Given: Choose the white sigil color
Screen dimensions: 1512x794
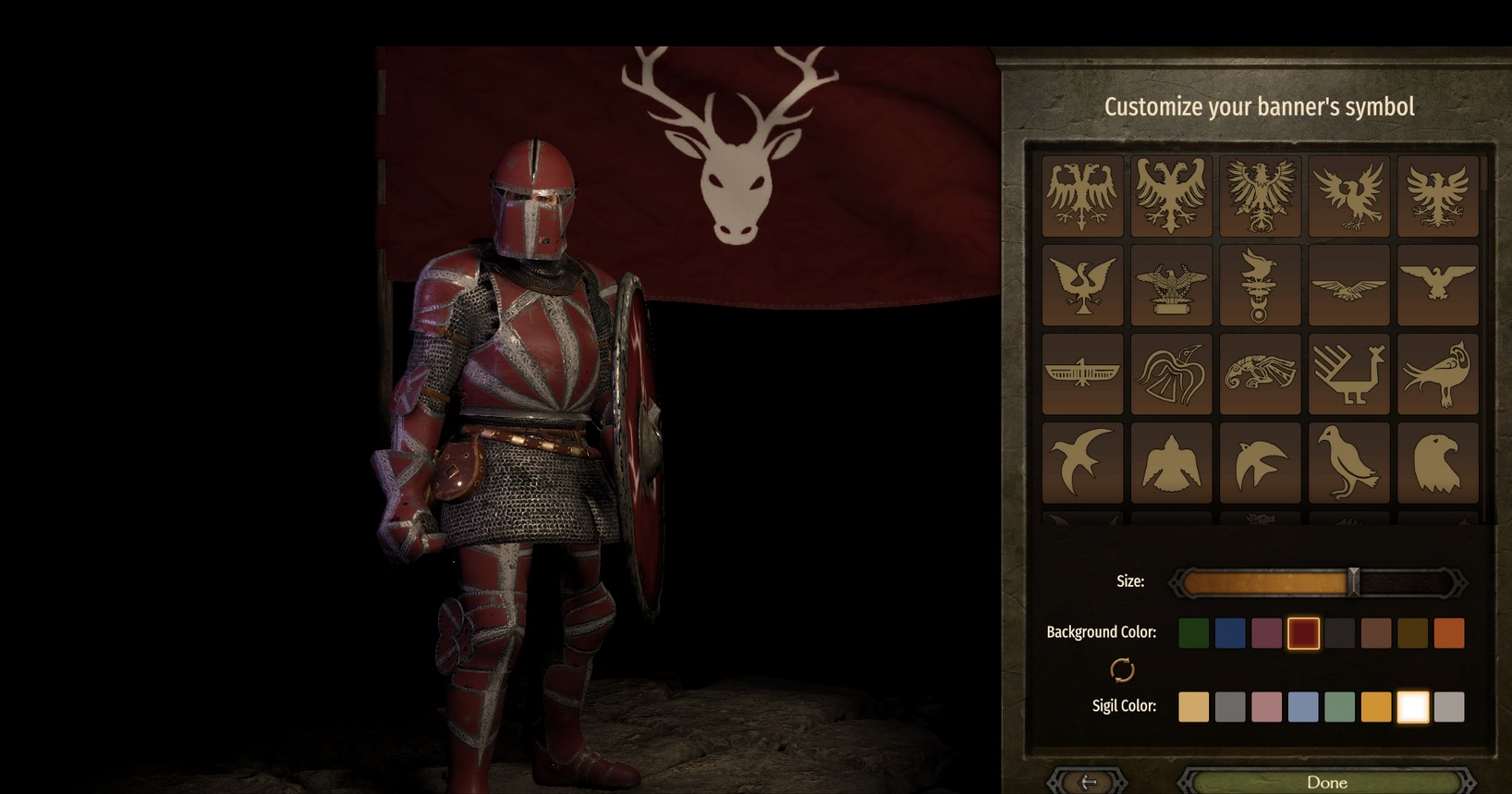Looking at the screenshot, I should tap(1412, 707).
